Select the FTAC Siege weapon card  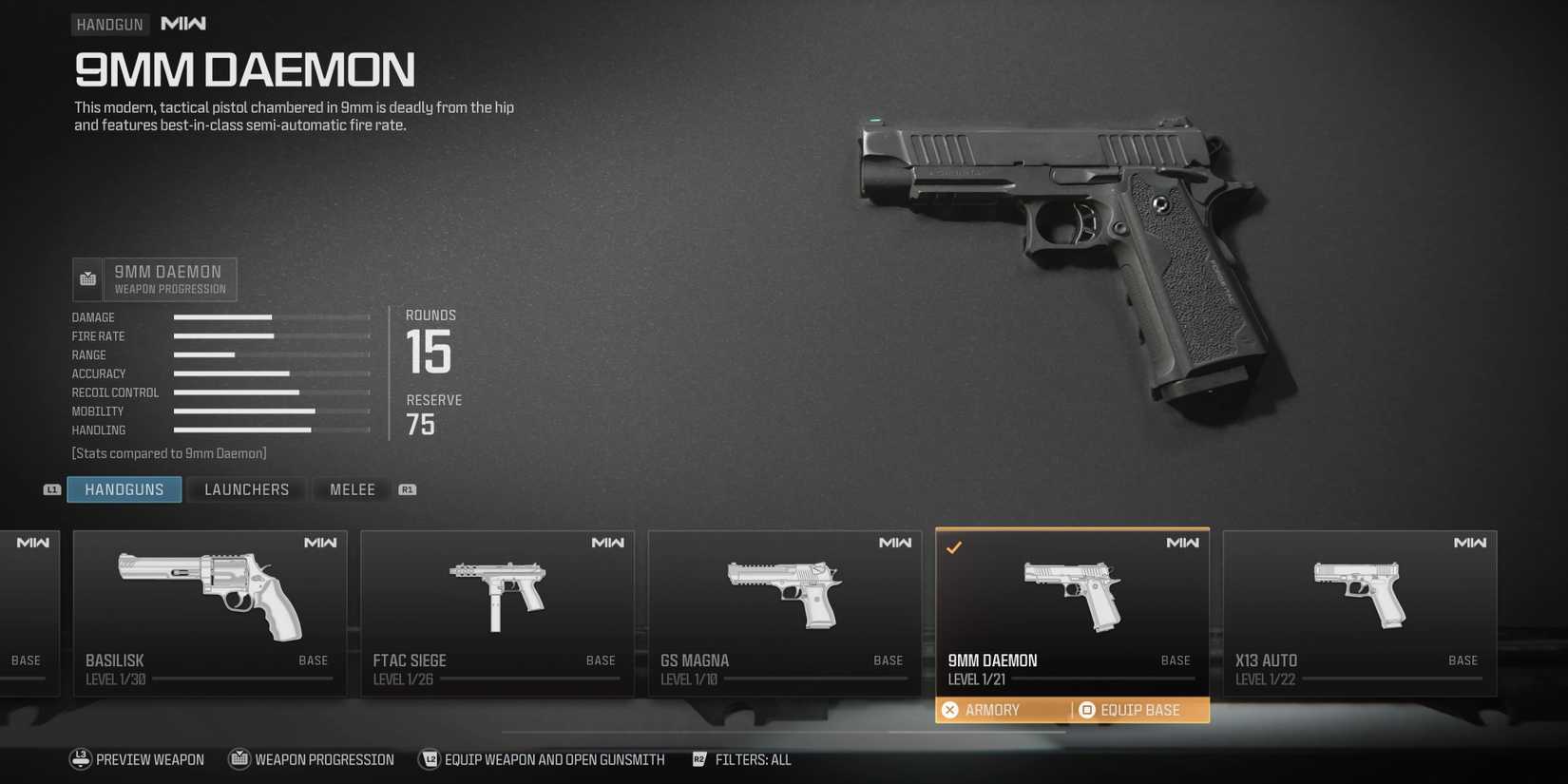tap(497, 613)
